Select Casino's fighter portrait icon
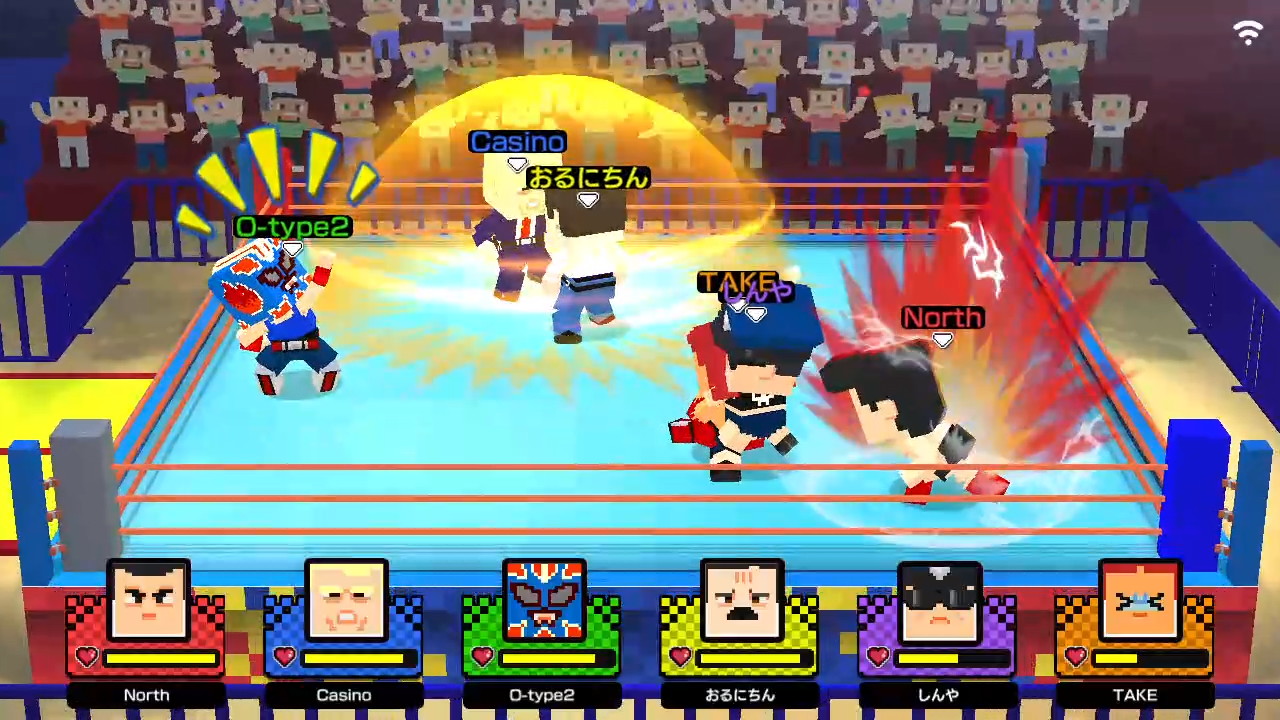This screenshot has width=1280, height=720. pos(343,600)
